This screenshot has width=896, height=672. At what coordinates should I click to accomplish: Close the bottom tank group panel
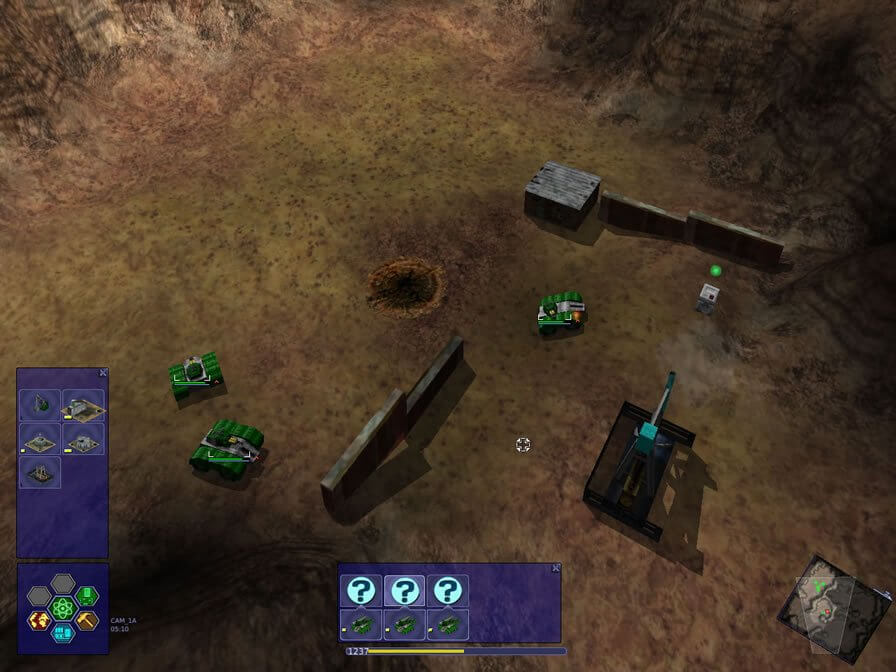[x=556, y=568]
